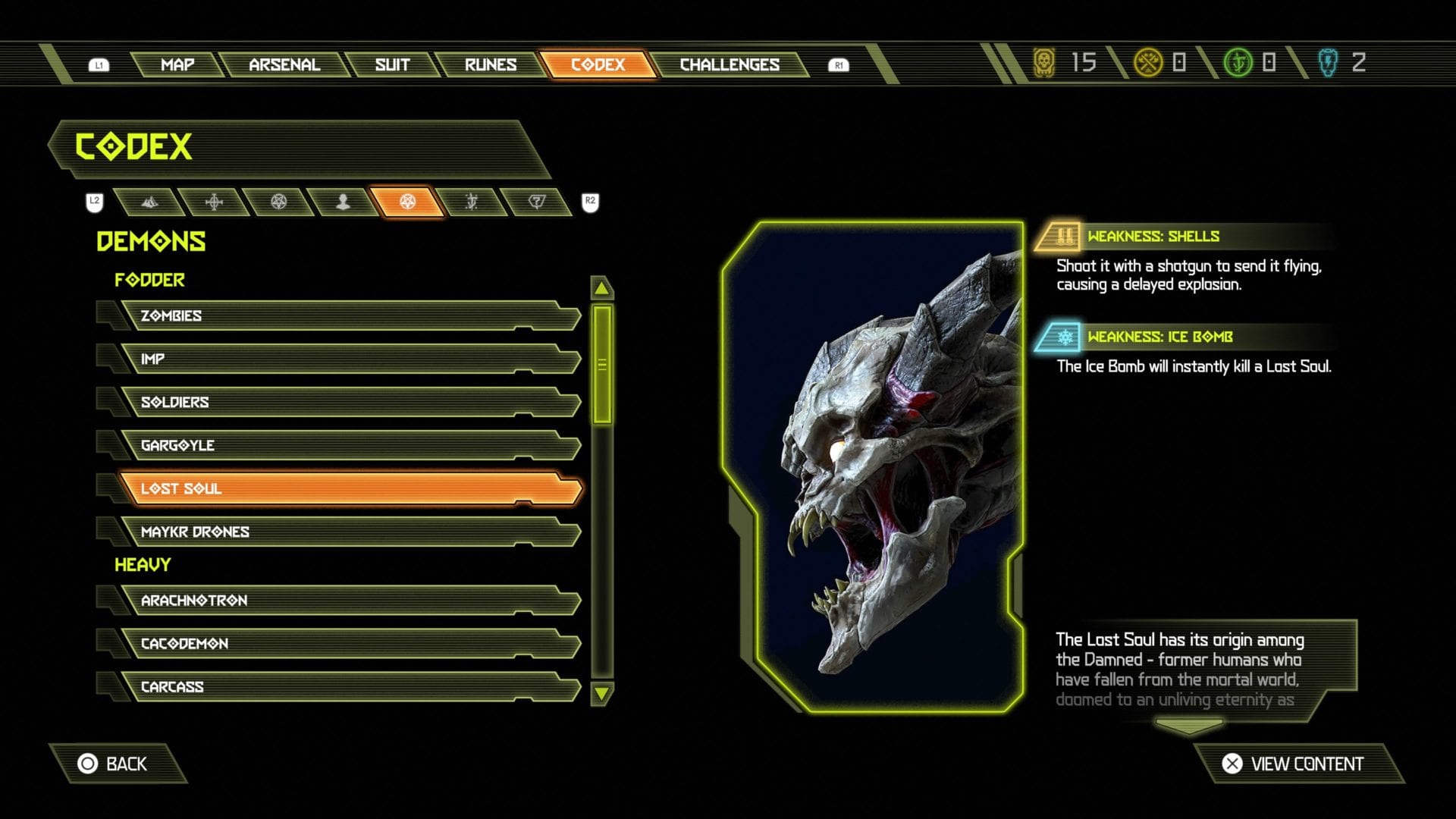Choose the Cacodemon entry

[x=349, y=644]
